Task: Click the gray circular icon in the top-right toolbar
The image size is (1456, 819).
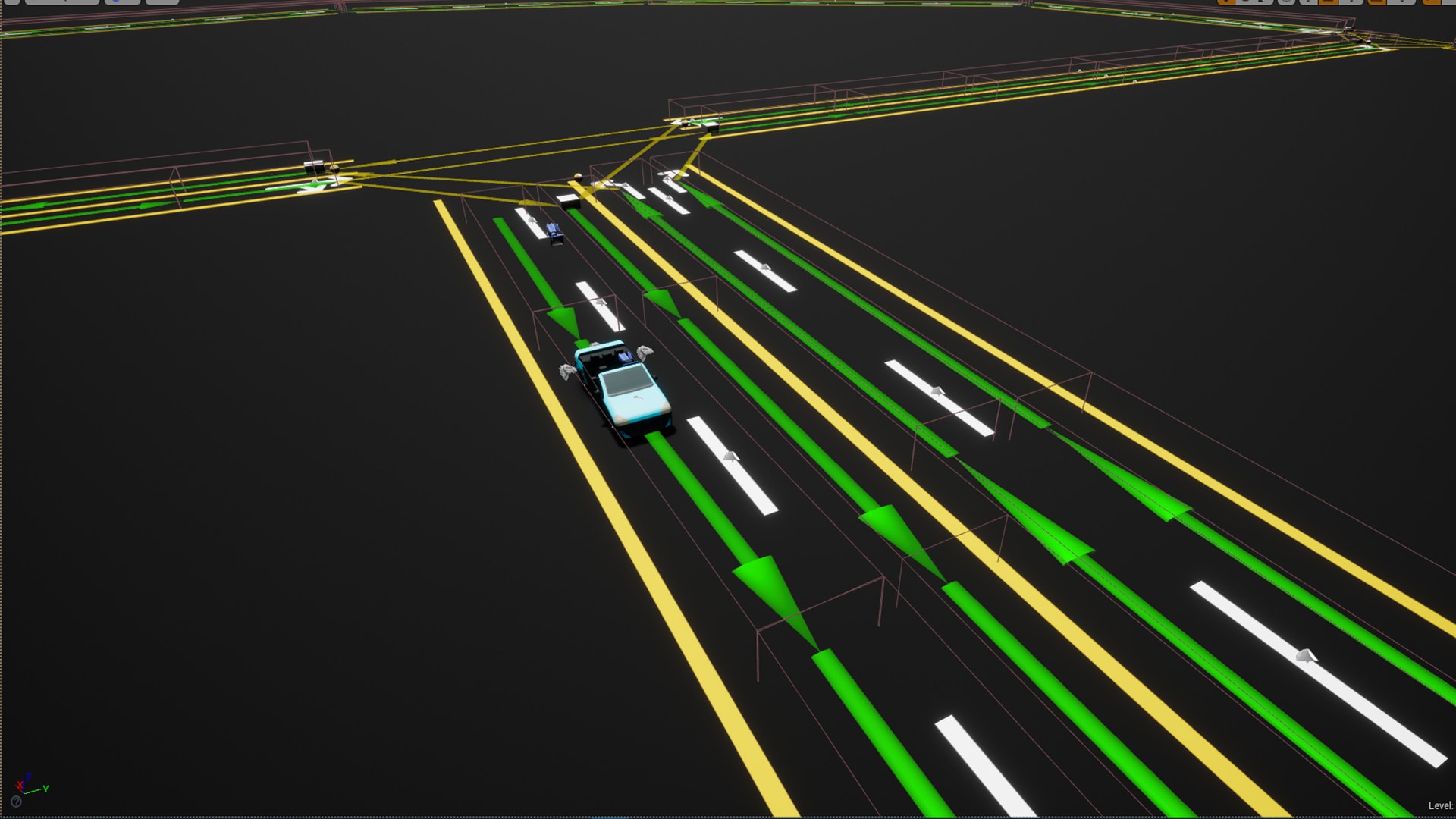Action: coord(1285,5)
